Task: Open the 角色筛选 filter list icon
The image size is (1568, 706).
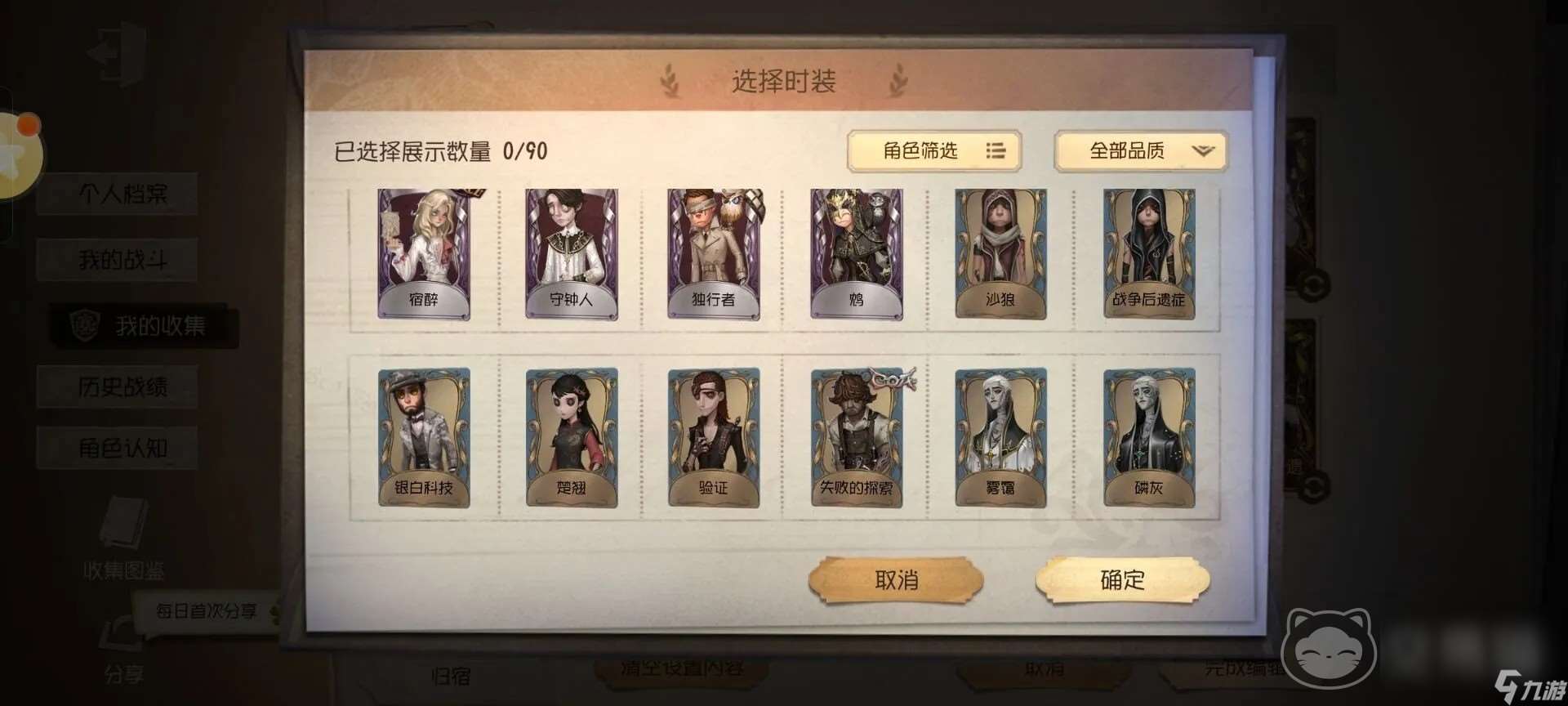Action: click(996, 151)
